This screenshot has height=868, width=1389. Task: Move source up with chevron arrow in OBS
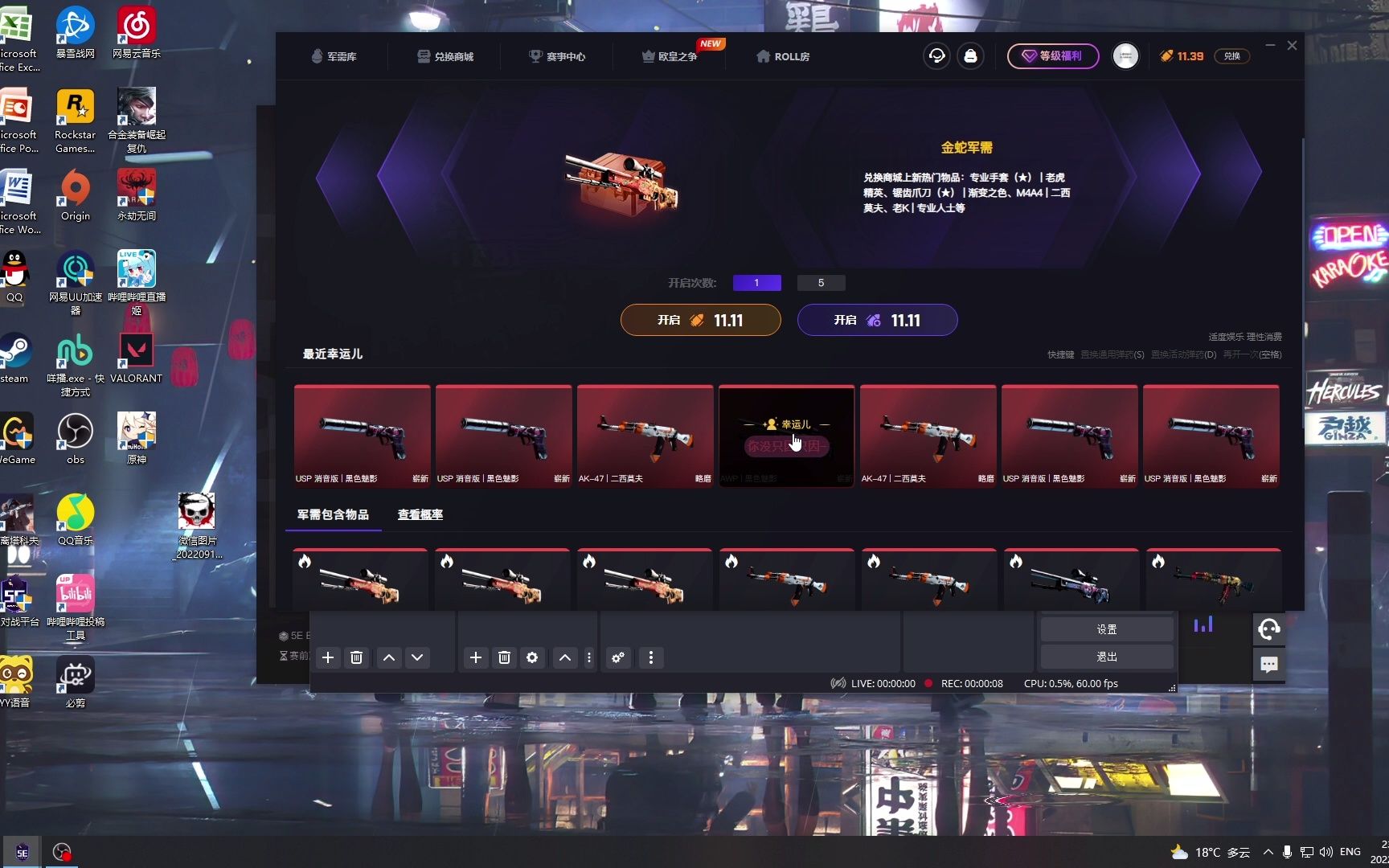[565, 657]
